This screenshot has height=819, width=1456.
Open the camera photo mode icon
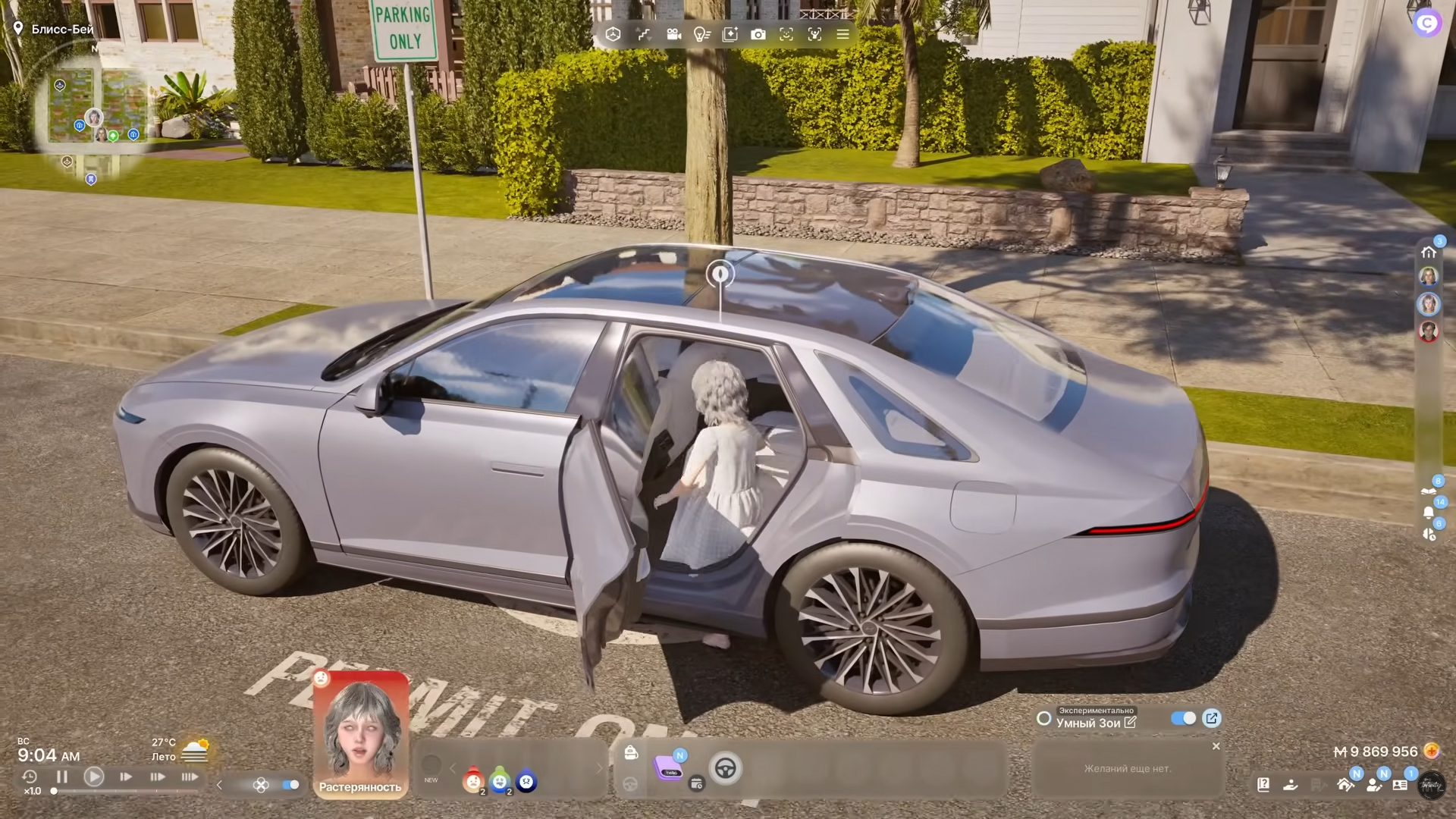coord(758,34)
